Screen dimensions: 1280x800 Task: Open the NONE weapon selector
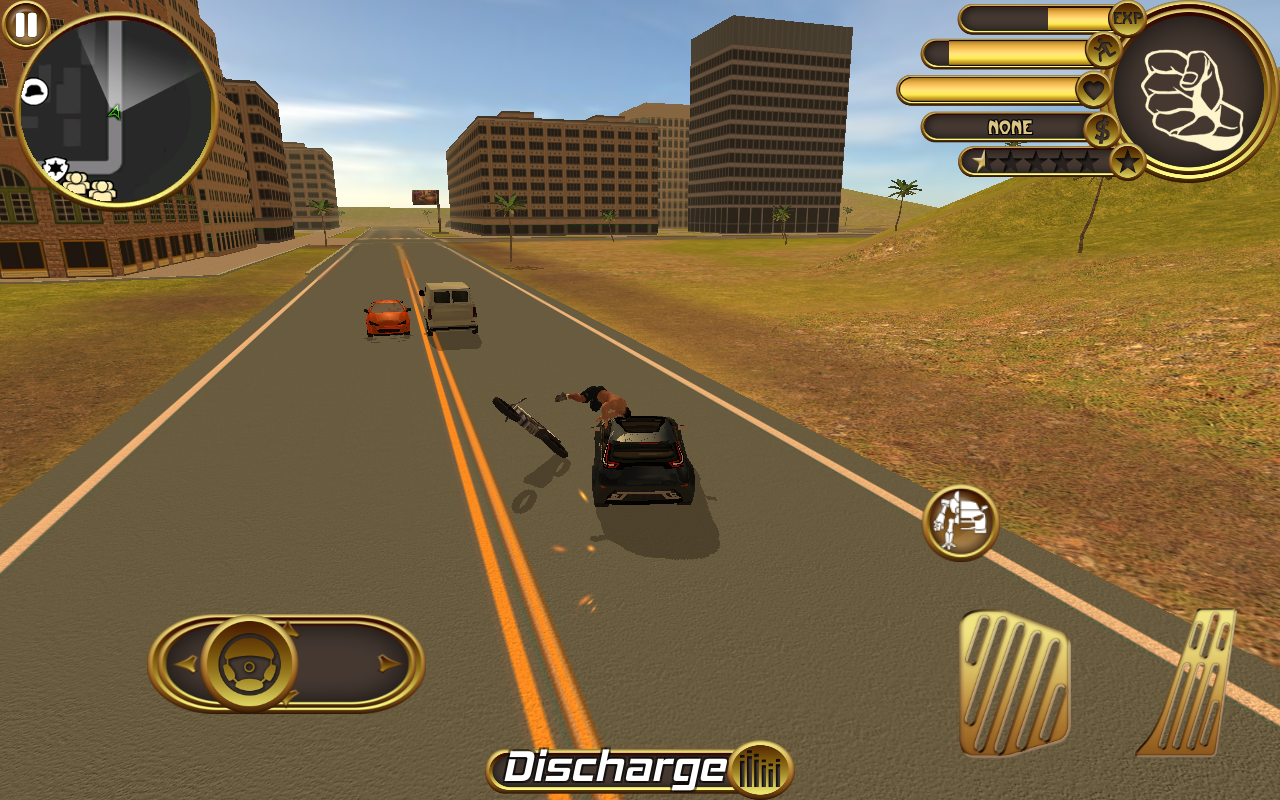tap(1010, 127)
